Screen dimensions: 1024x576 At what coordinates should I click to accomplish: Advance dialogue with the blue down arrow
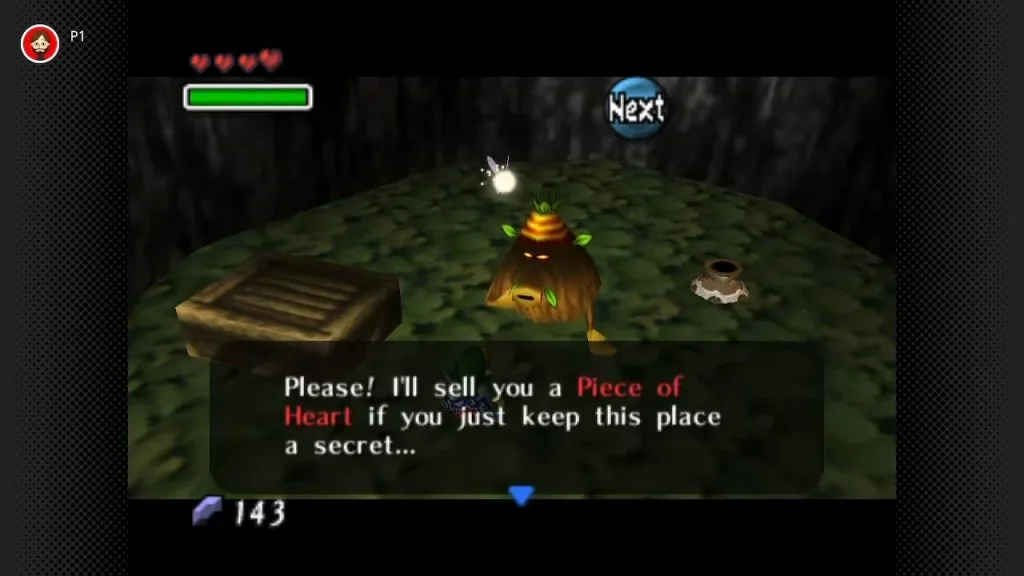(521, 494)
